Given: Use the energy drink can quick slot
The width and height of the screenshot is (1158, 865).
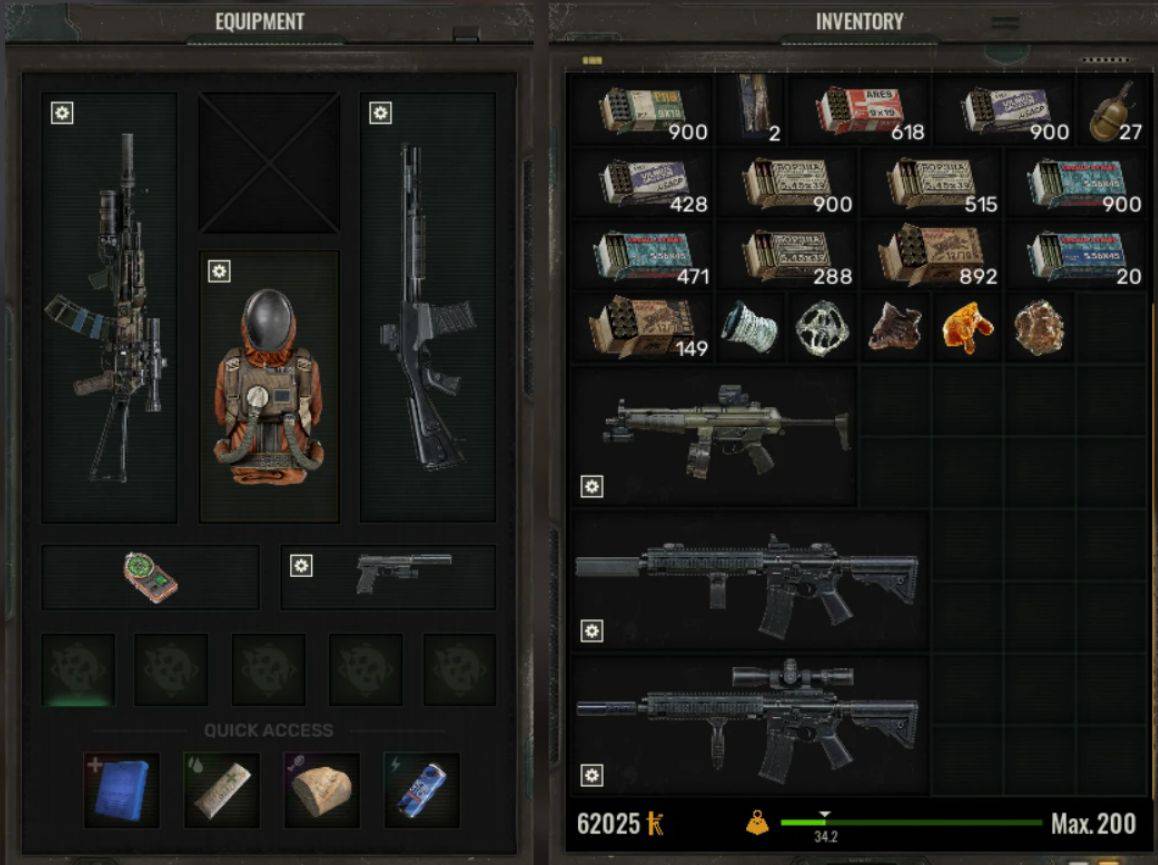Looking at the screenshot, I should point(422,790).
